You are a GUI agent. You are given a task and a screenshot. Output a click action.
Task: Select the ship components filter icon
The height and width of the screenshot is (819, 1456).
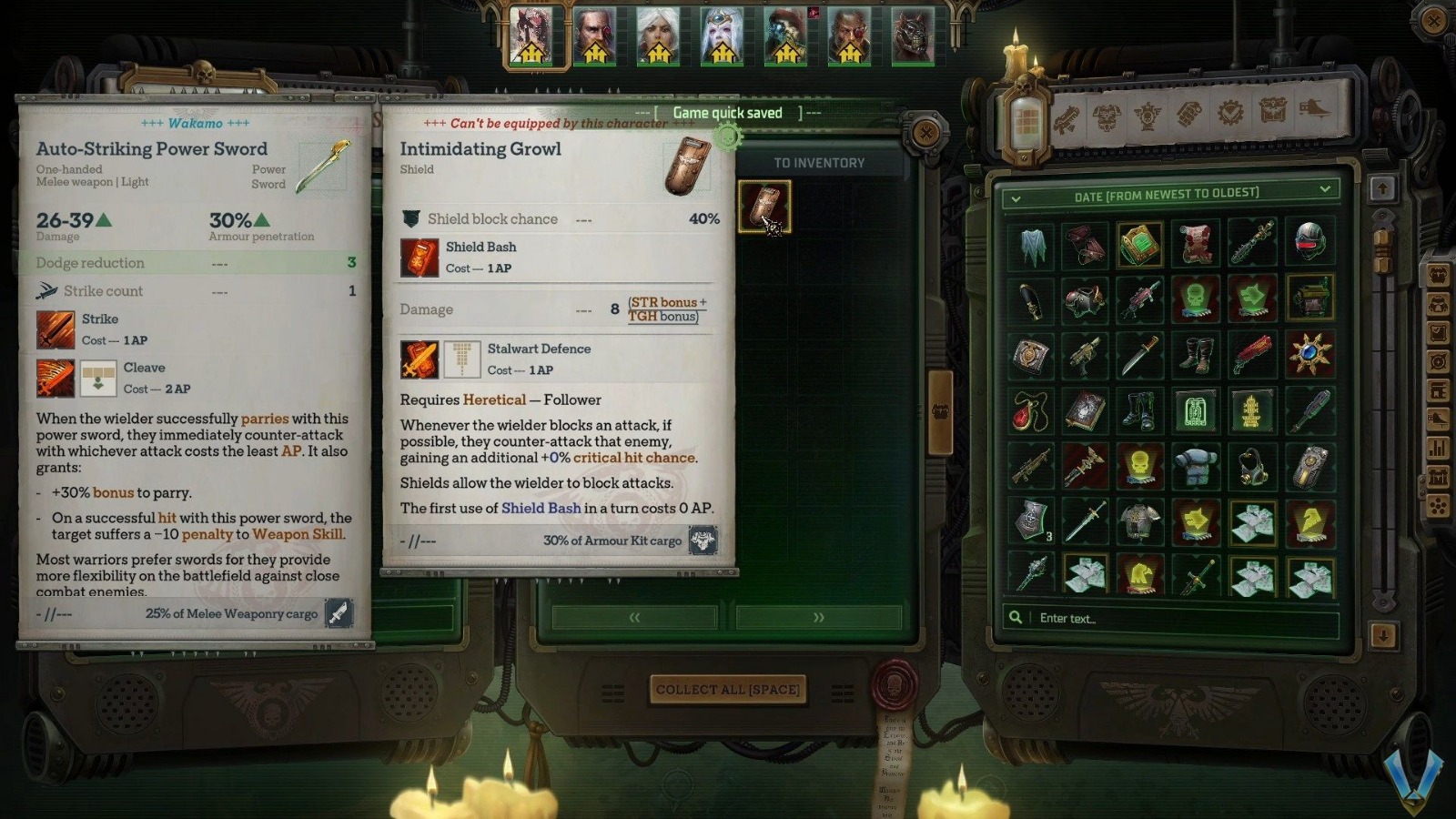pyautogui.click(x=1313, y=109)
